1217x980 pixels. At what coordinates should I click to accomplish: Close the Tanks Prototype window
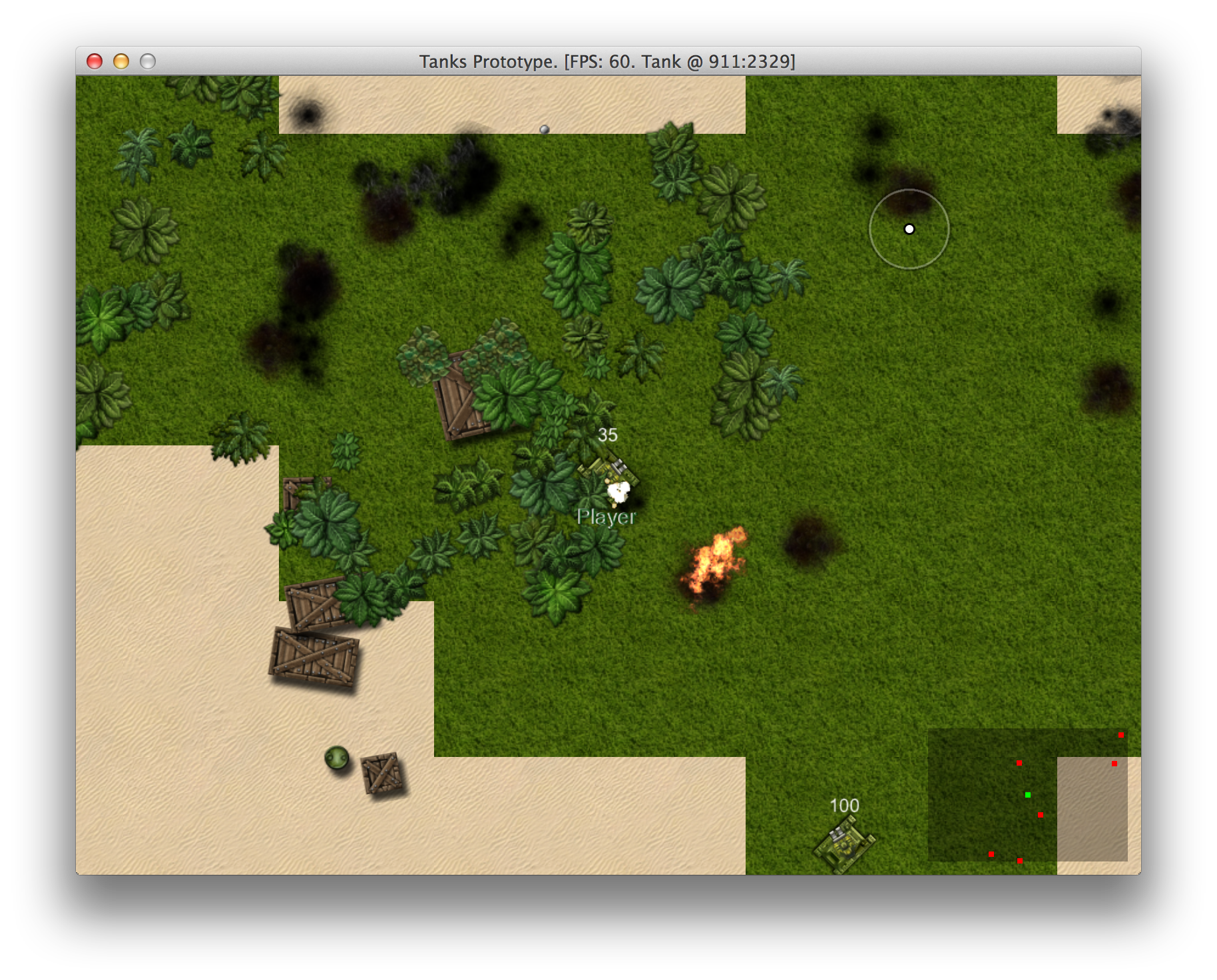pyautogui.click(x=95, y=62)
